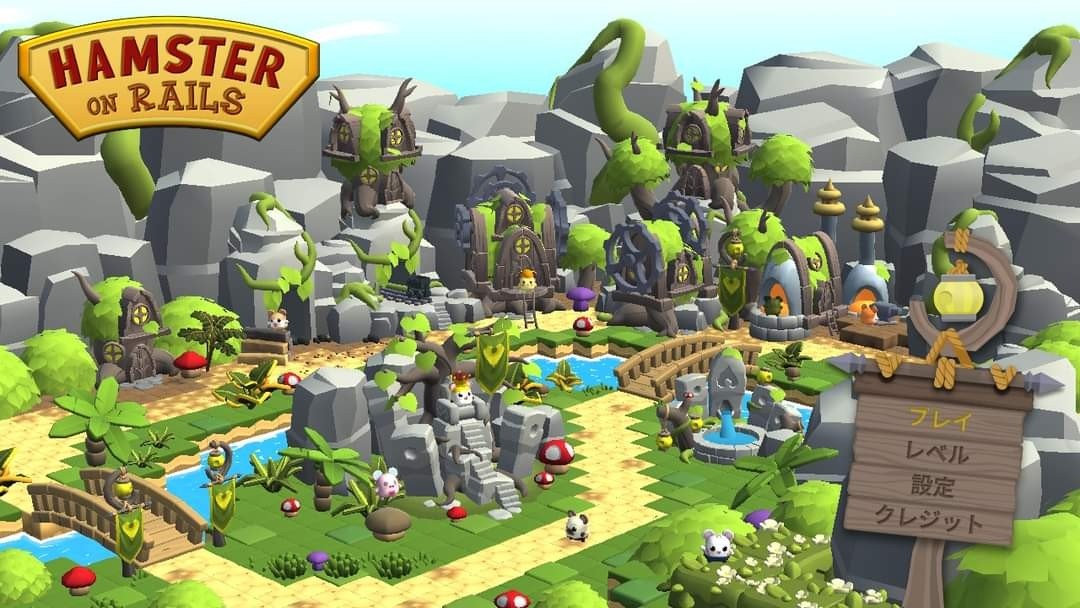Show the クレジット credits
Viewport: 1080px width, 608px height.
(929, 520)
